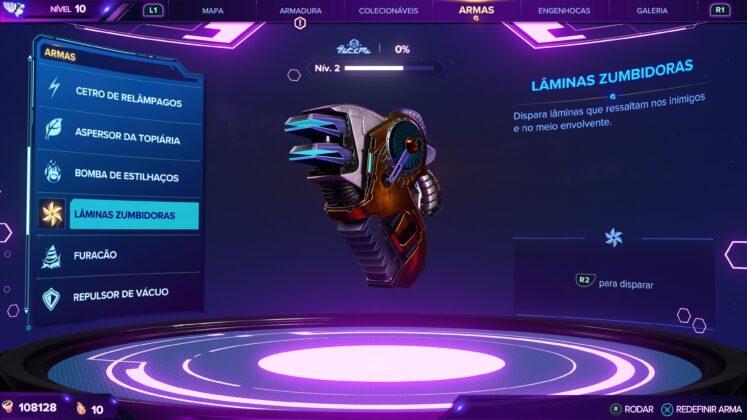Select Repulsor de Vácuo weapon
Viewport: 747px width, 420px height.
point(118,295)
